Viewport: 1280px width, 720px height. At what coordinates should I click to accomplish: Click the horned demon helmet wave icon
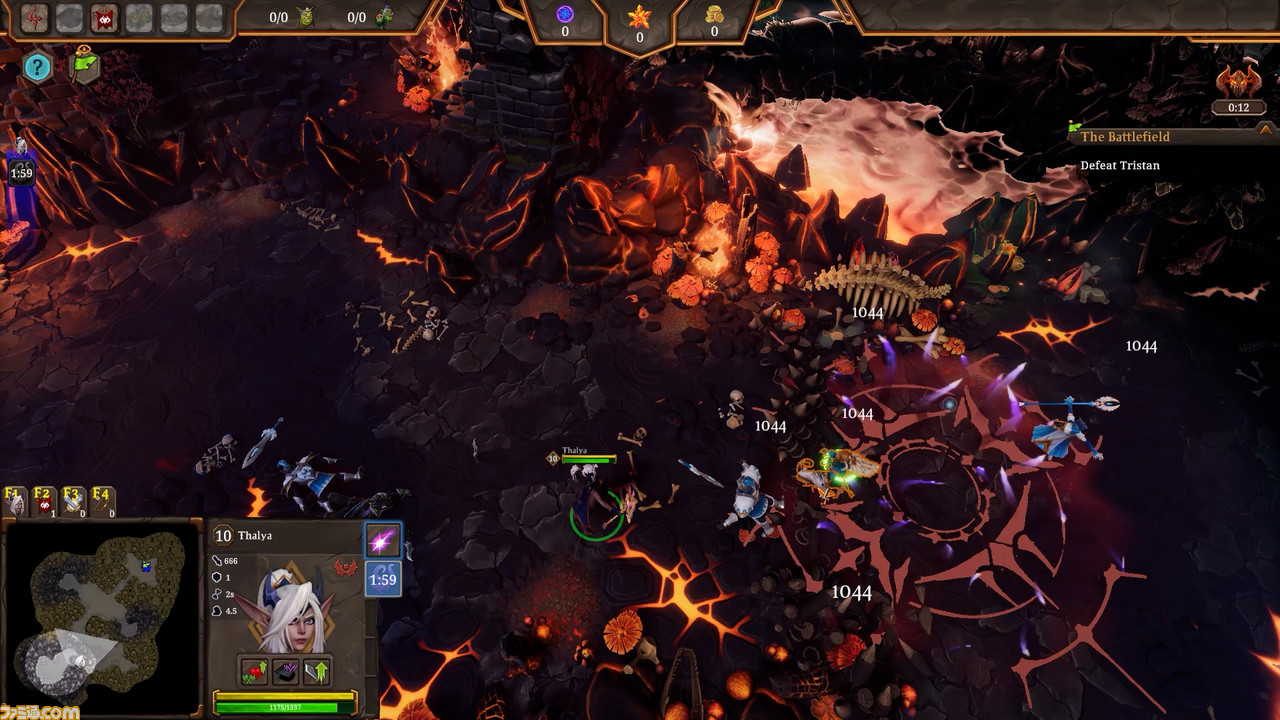(1238, 82)
